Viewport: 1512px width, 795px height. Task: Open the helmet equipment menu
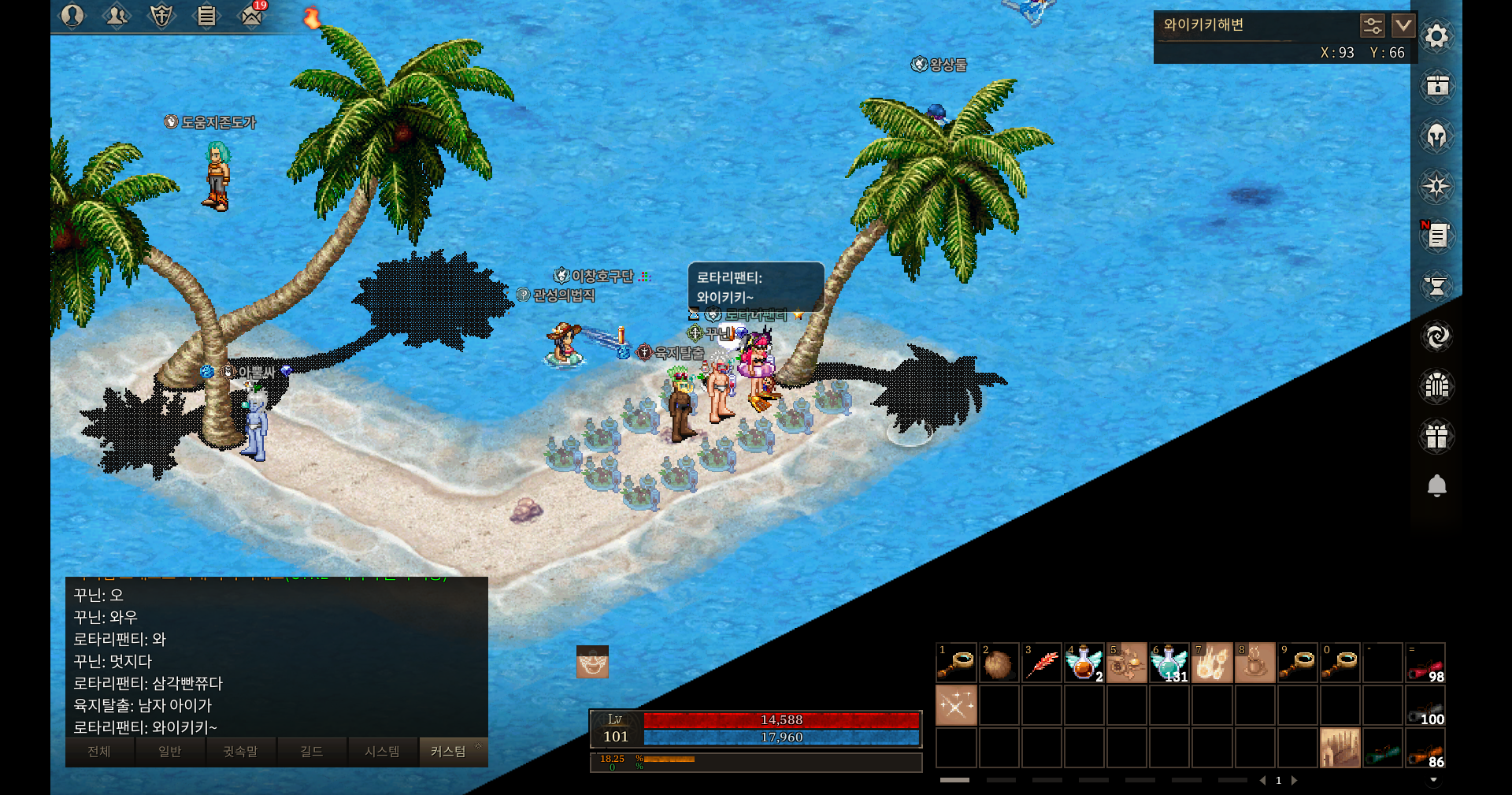click(1436, 136)
